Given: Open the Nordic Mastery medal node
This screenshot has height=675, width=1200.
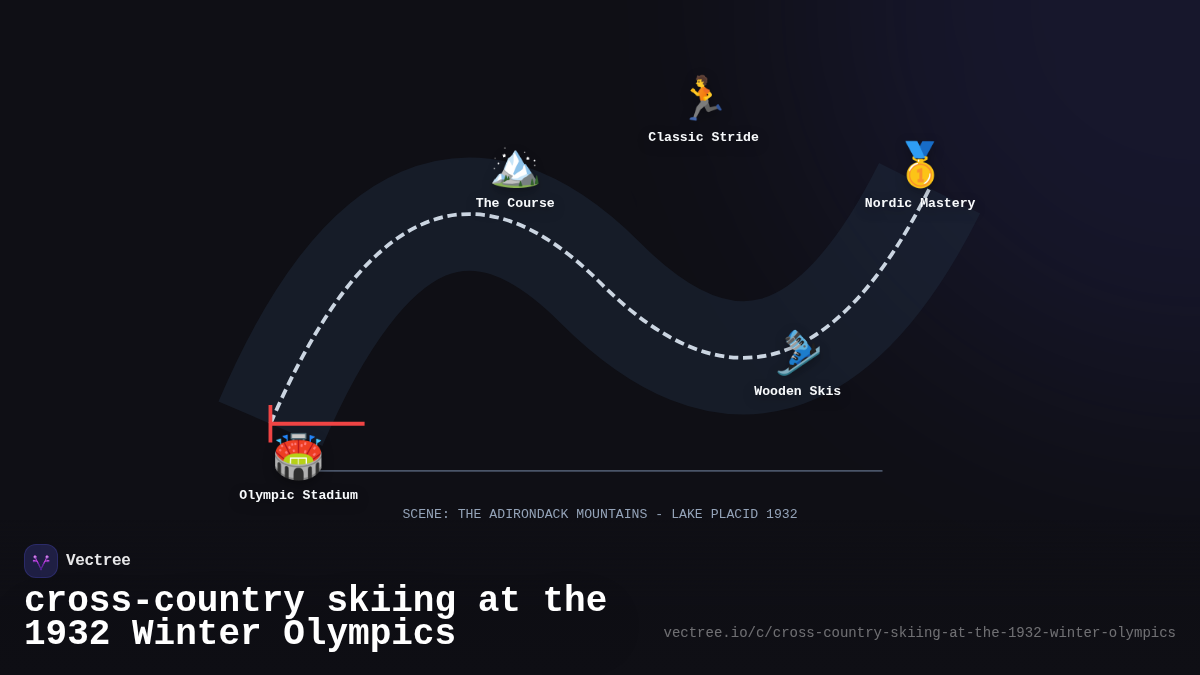Looking at the screenshot, I should tap(920, 165).
